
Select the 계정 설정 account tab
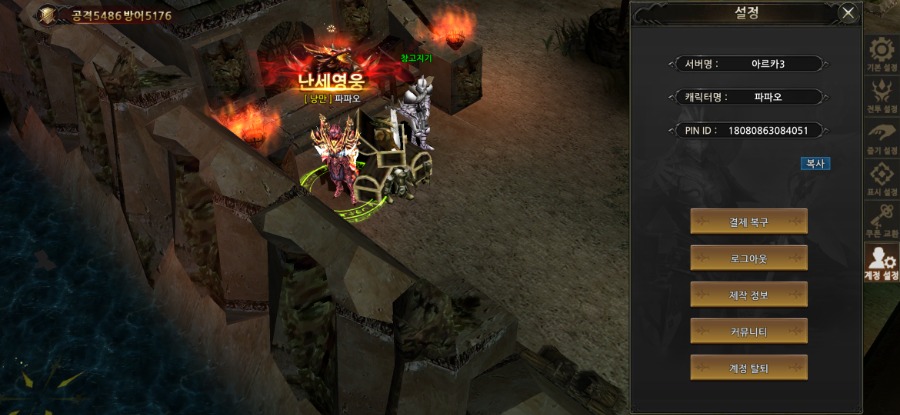click(x=881, y=264)
